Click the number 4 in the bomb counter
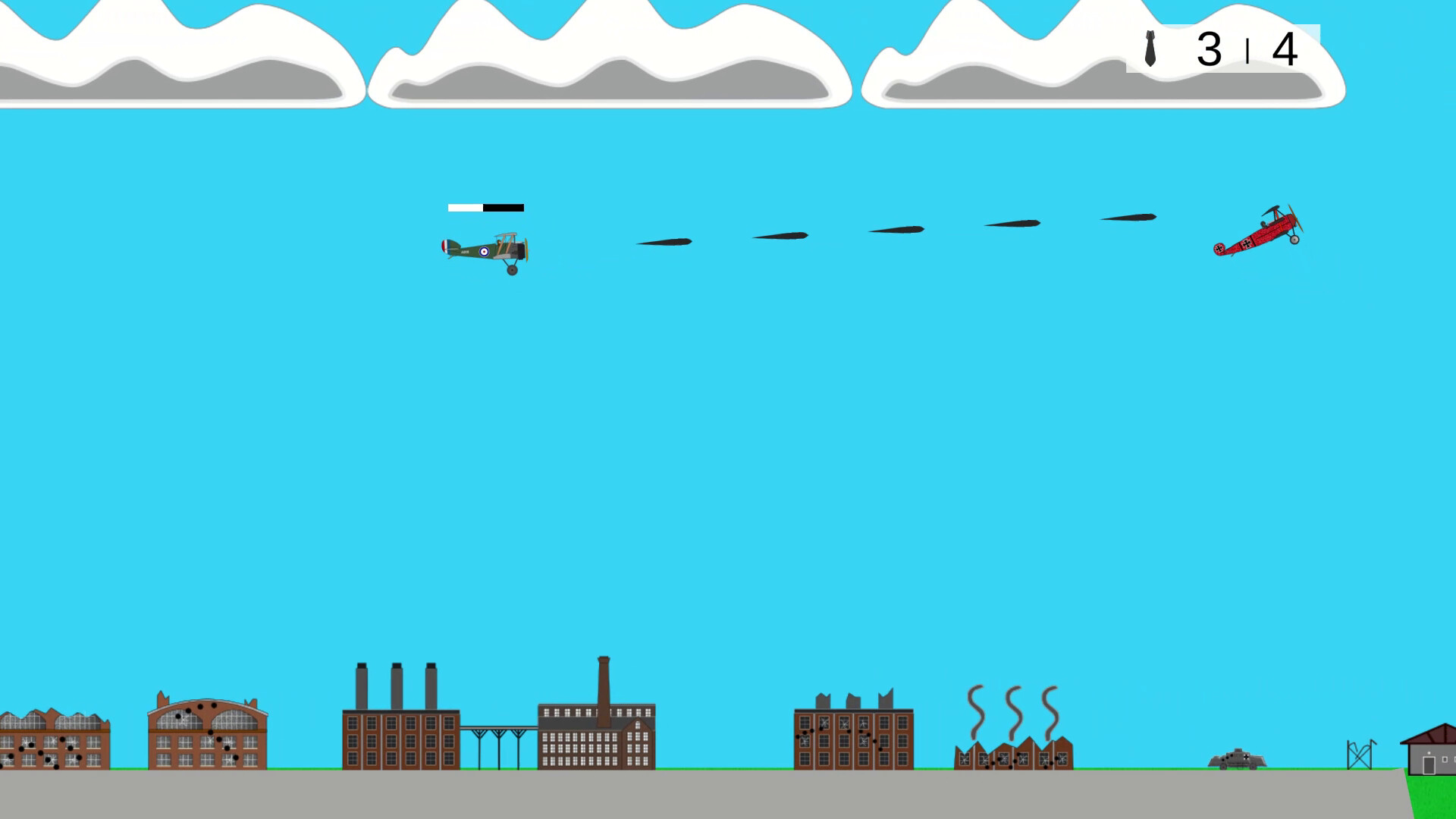This screenshot has height=819, width=1456. pyautogui.click(x=1285, y=49)
